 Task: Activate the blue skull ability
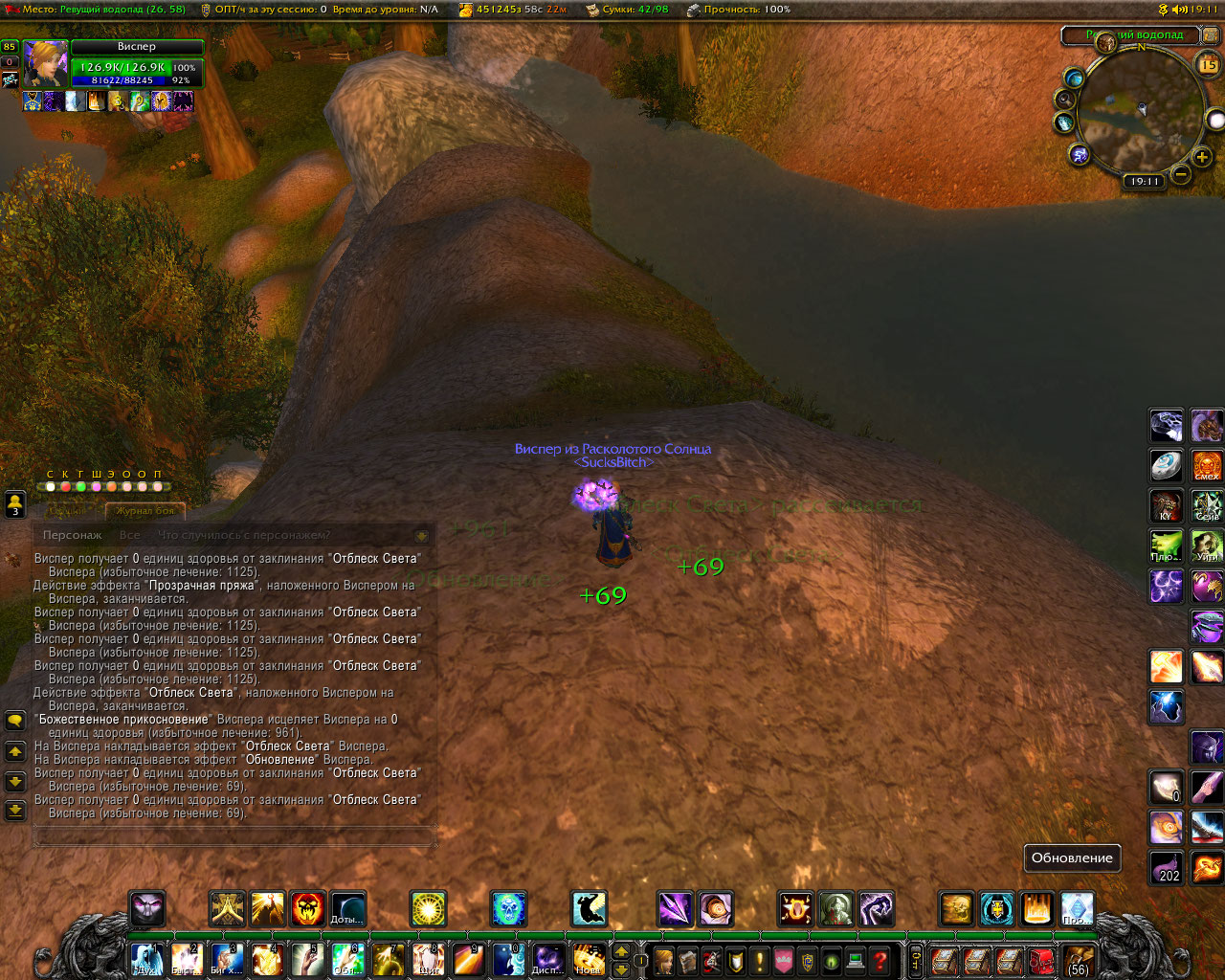509,908
